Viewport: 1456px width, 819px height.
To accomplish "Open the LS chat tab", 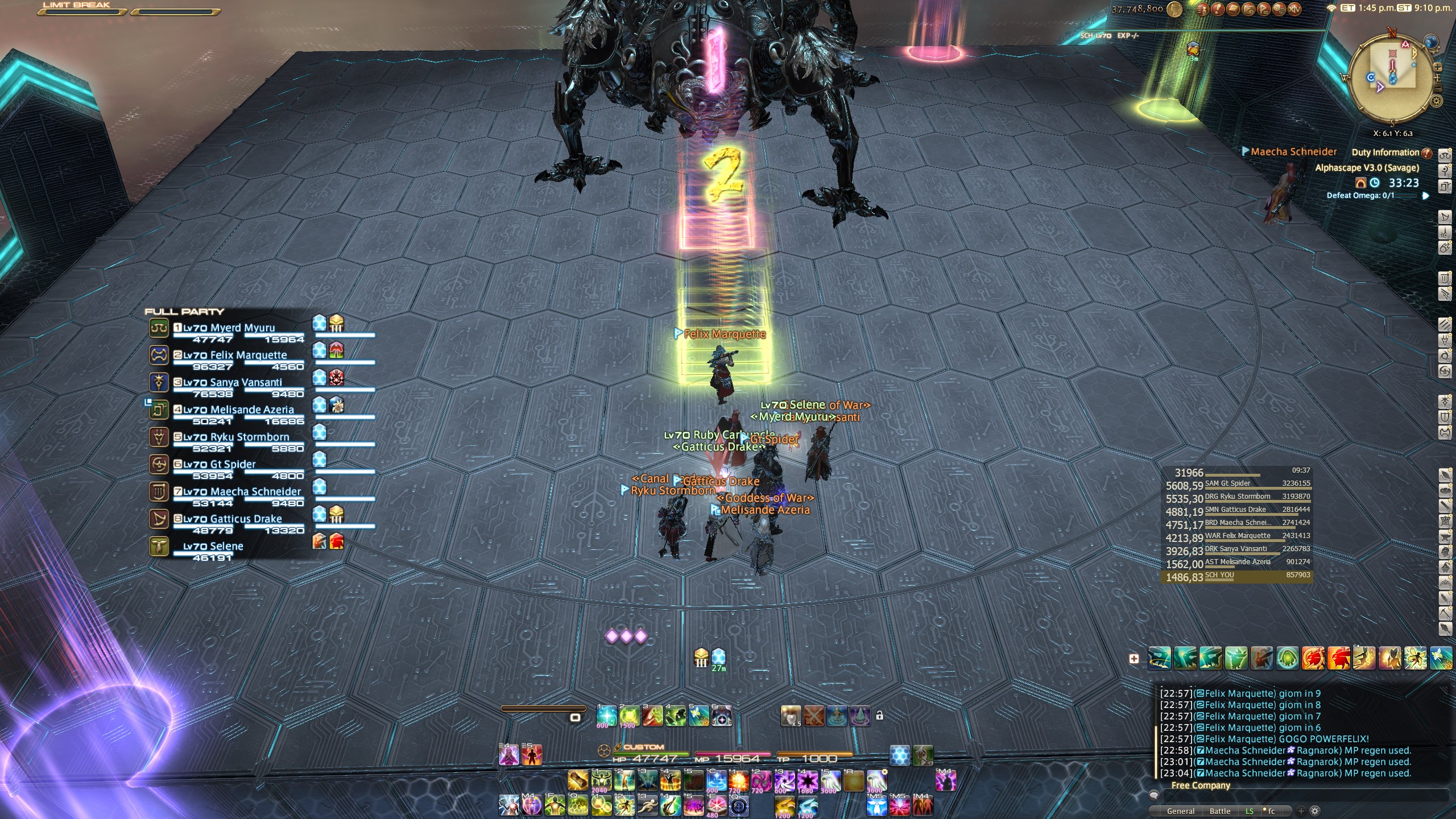I will click(1249, 811).
